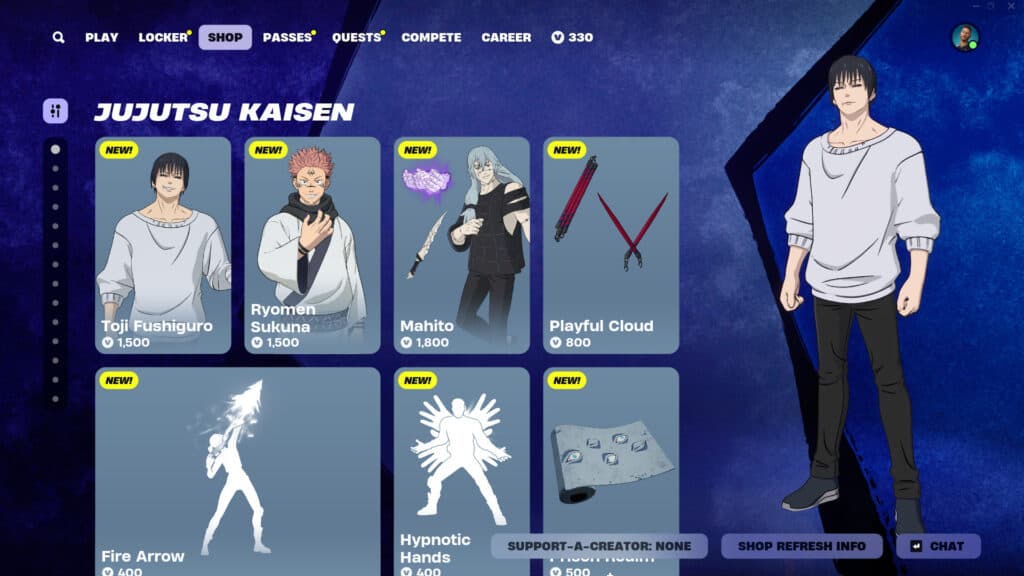Select the Playful Cloud pickaxe tile
The height and width of the screenshot is (576, 1024).
pyautogui.click(x=611, y=245)
